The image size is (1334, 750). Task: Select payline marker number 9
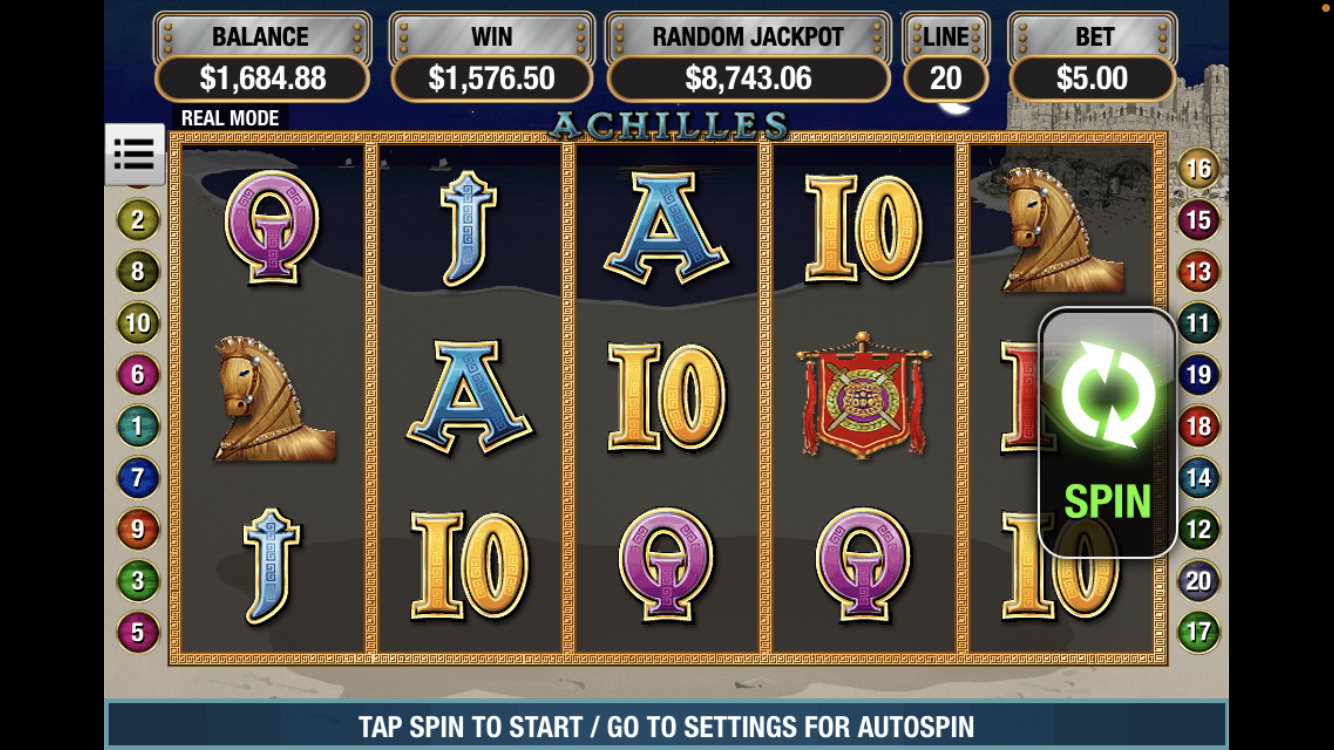tap(138, 529)
